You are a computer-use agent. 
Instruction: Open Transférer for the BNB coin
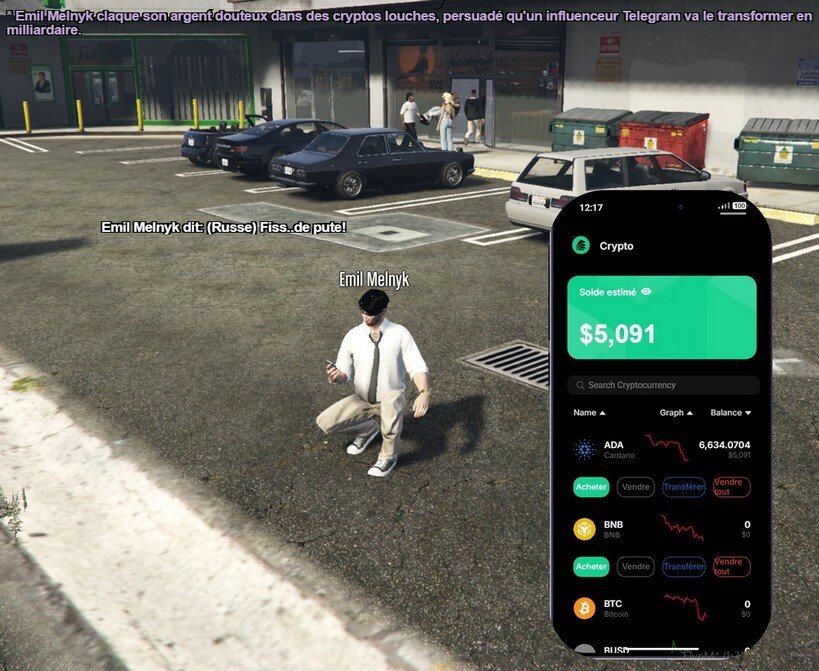(x=684, y=567)
